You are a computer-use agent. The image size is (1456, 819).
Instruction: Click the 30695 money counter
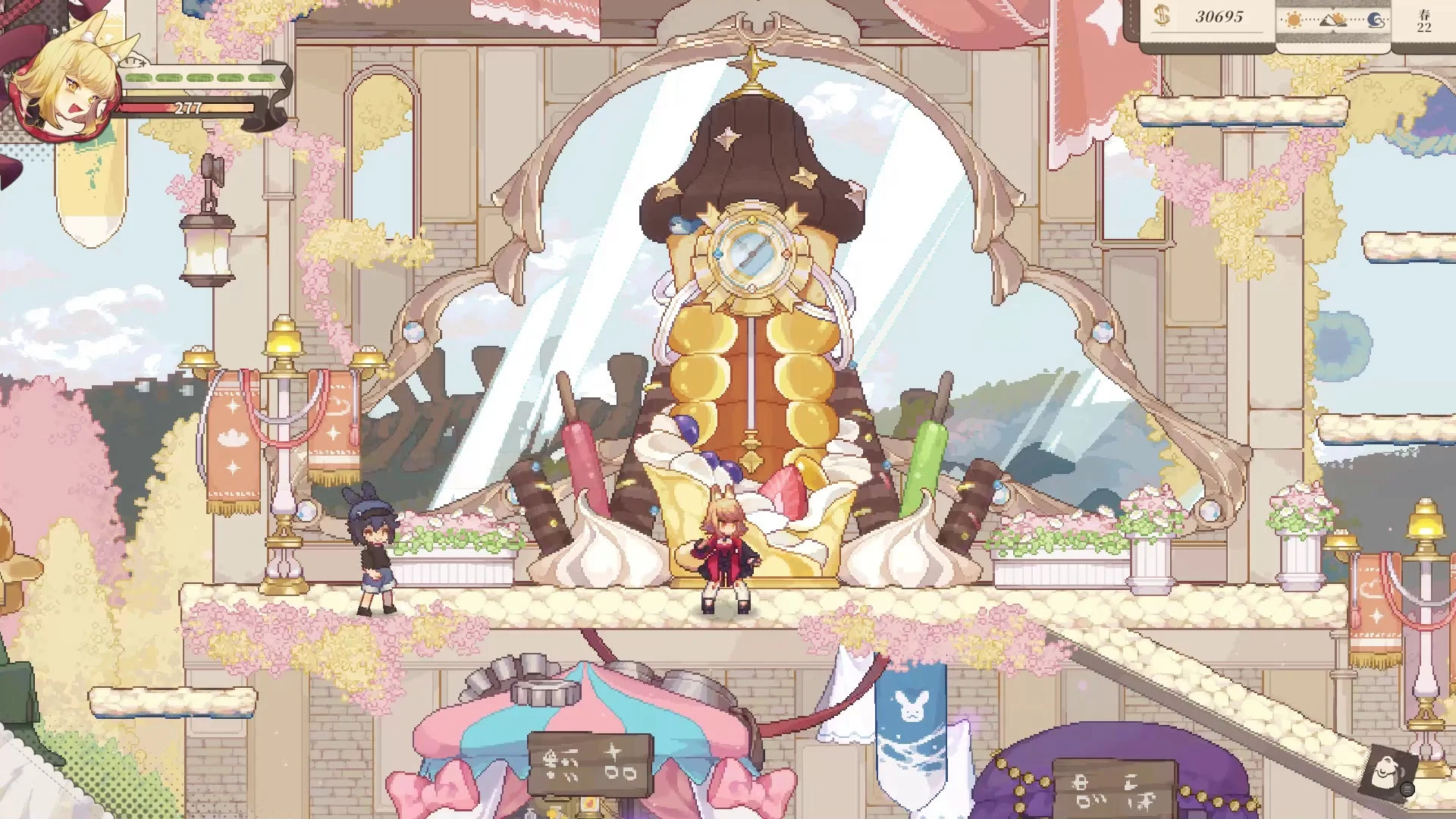[1217, 15]
